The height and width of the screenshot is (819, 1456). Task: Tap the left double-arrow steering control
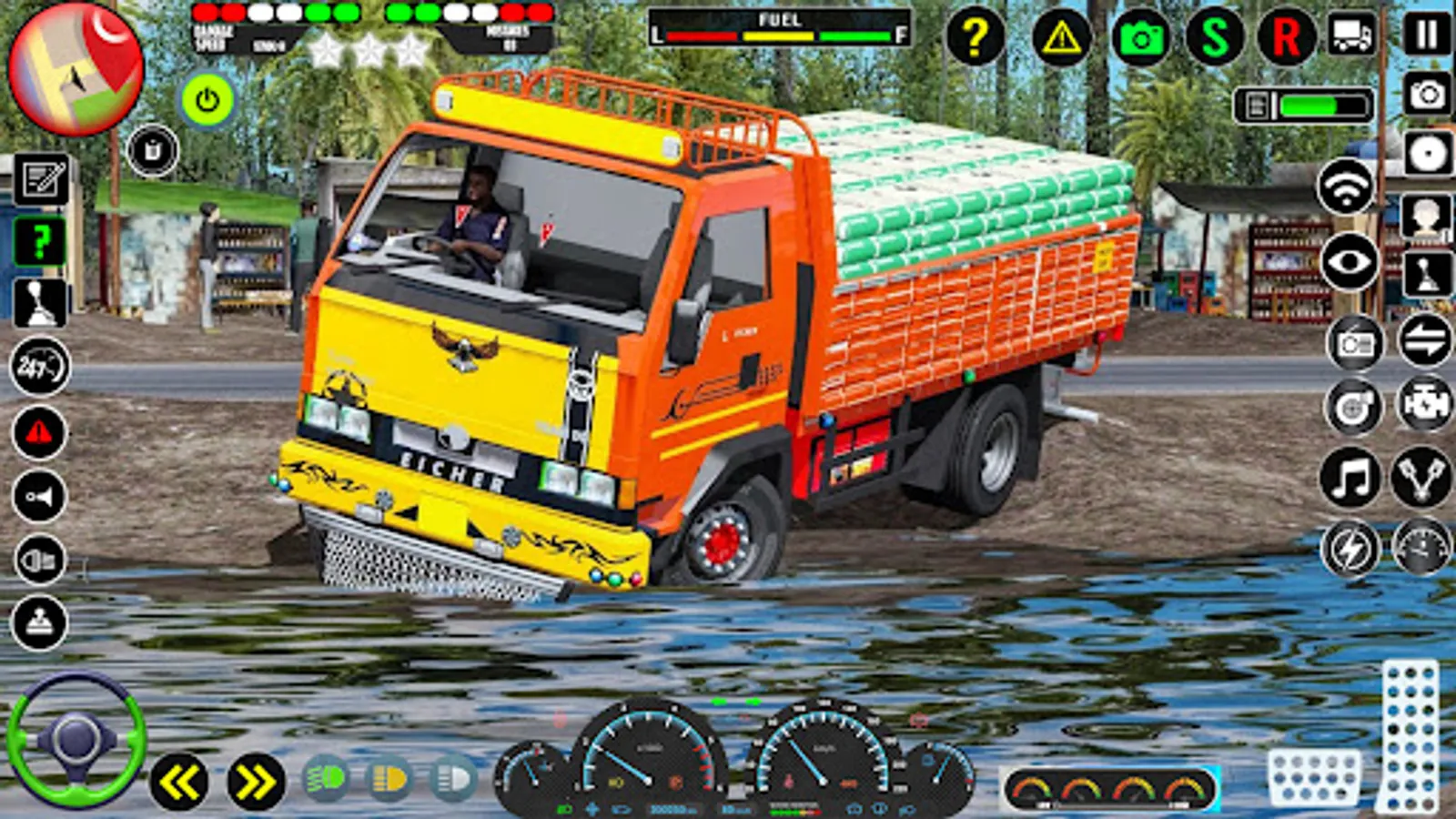pyautogui.click(x=180, y=779)
